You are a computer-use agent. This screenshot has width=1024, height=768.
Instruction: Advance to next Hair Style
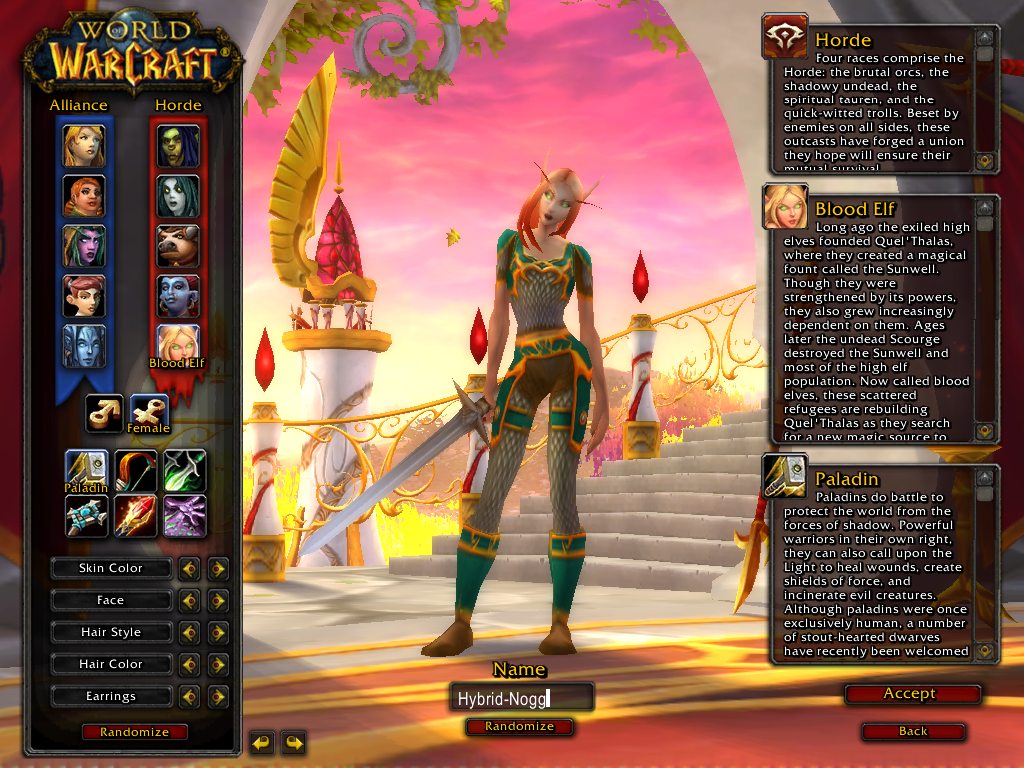pyautogui.click(x=217, y=633)
